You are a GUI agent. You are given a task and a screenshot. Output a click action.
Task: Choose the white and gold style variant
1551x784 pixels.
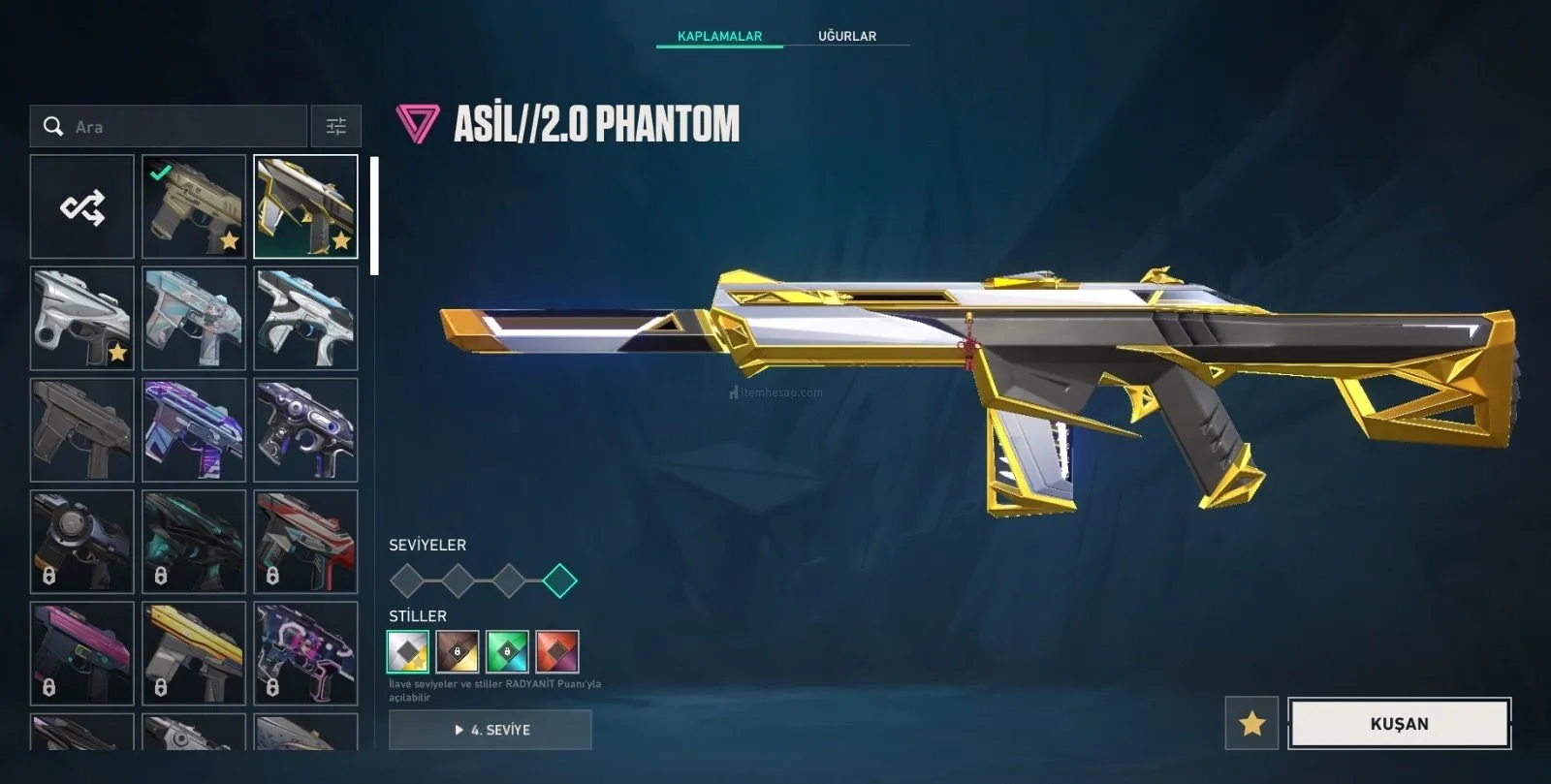tap(408, 651)
